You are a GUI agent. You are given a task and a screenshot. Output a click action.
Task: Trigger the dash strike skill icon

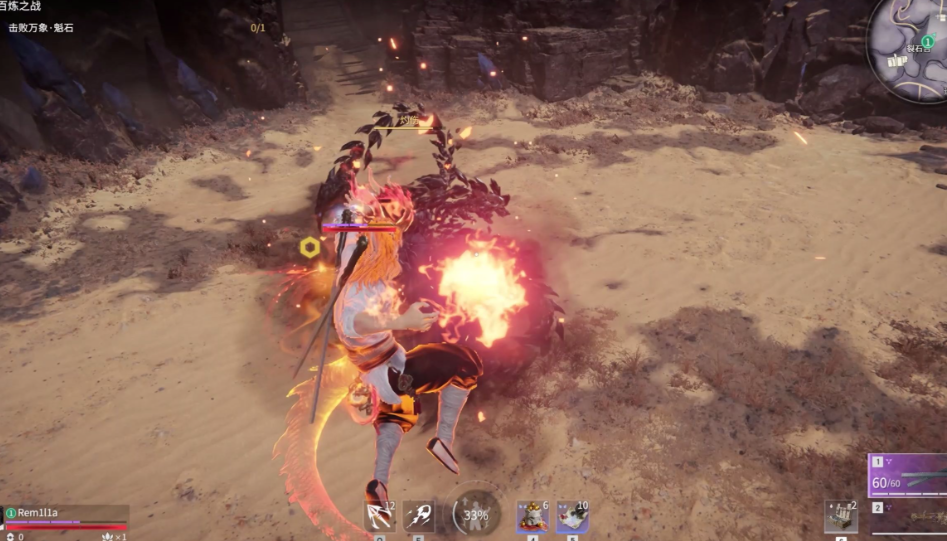tap(419, 516)
